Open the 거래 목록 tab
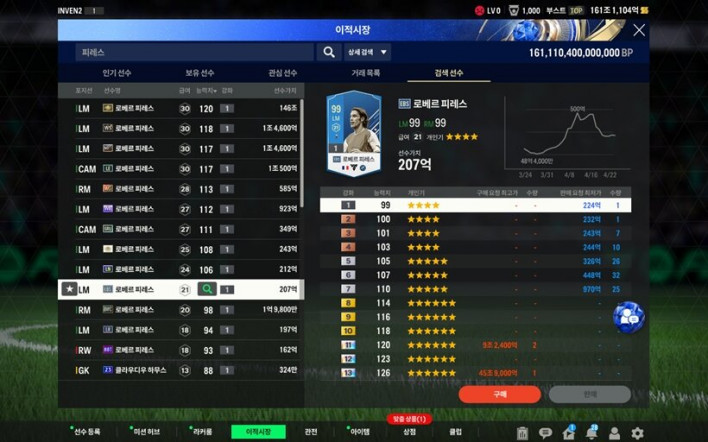 pos(365,73)
